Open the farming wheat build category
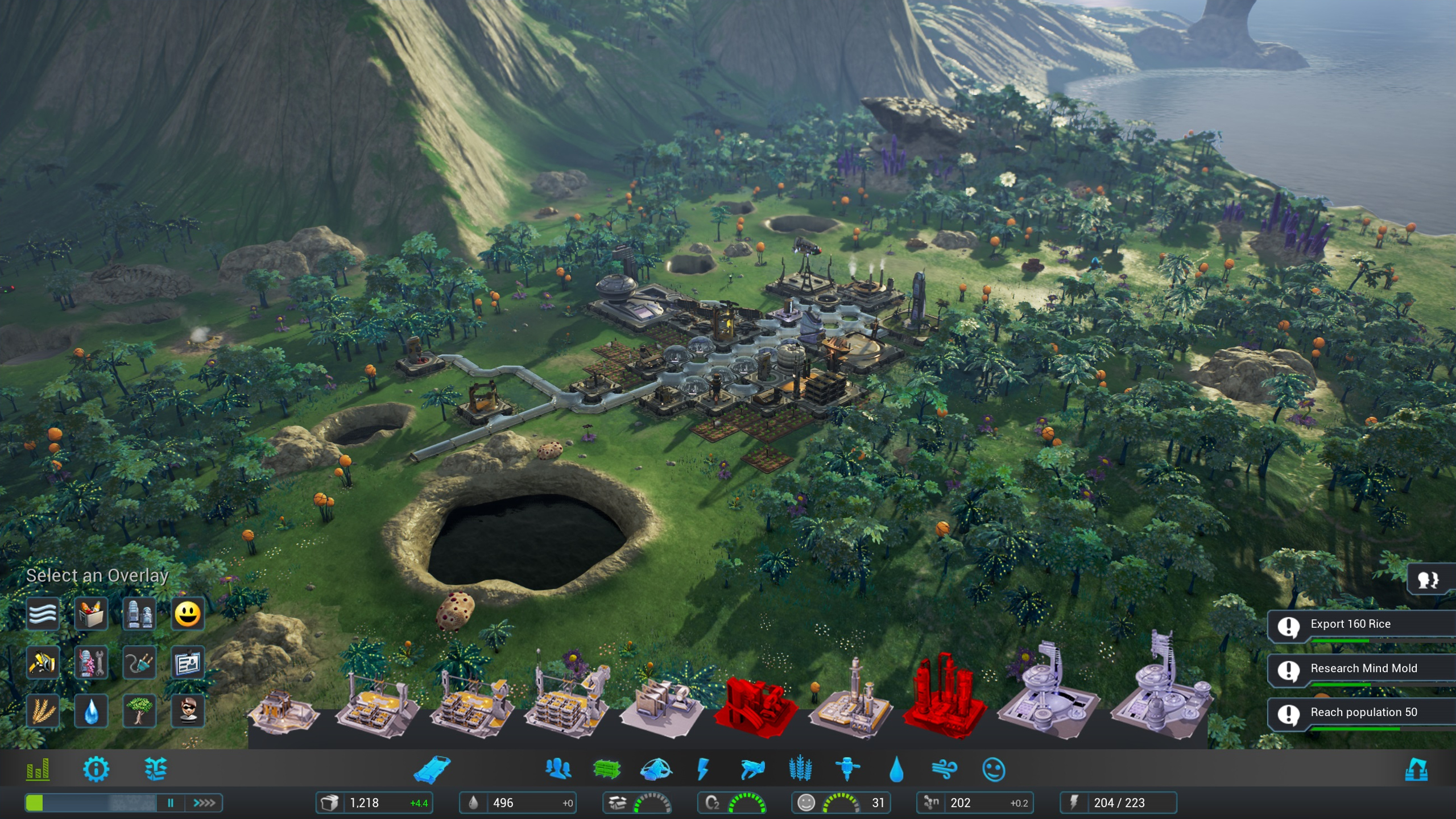Image resolution: width=1456 pixels, height=819 pixels. coord(800,770)
